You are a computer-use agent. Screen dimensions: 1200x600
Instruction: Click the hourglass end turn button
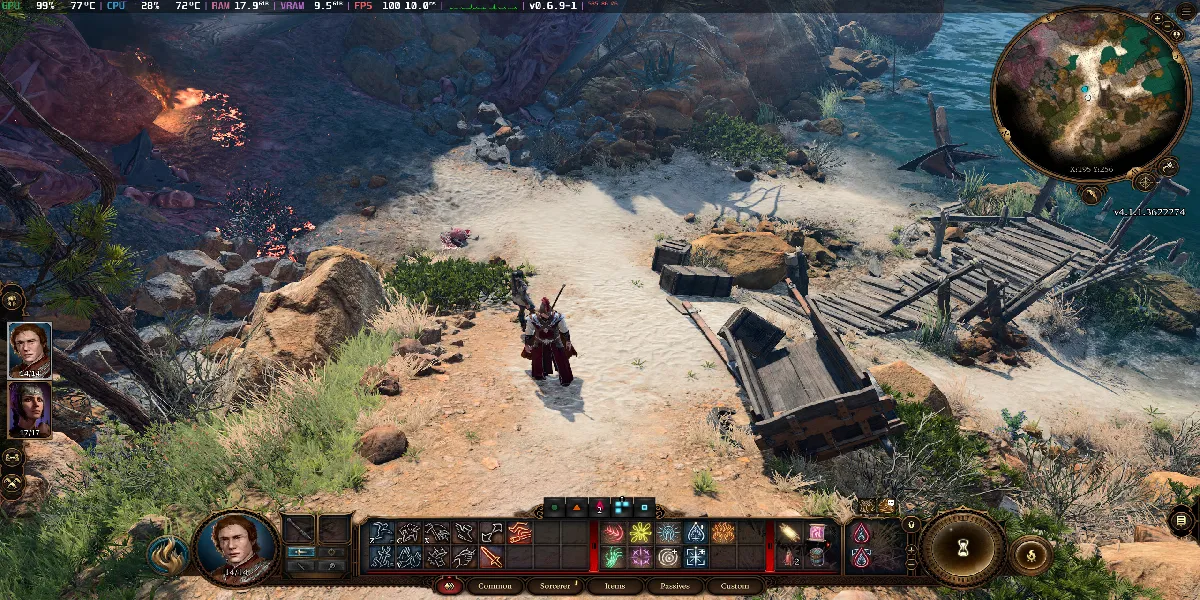pos(962,548)
